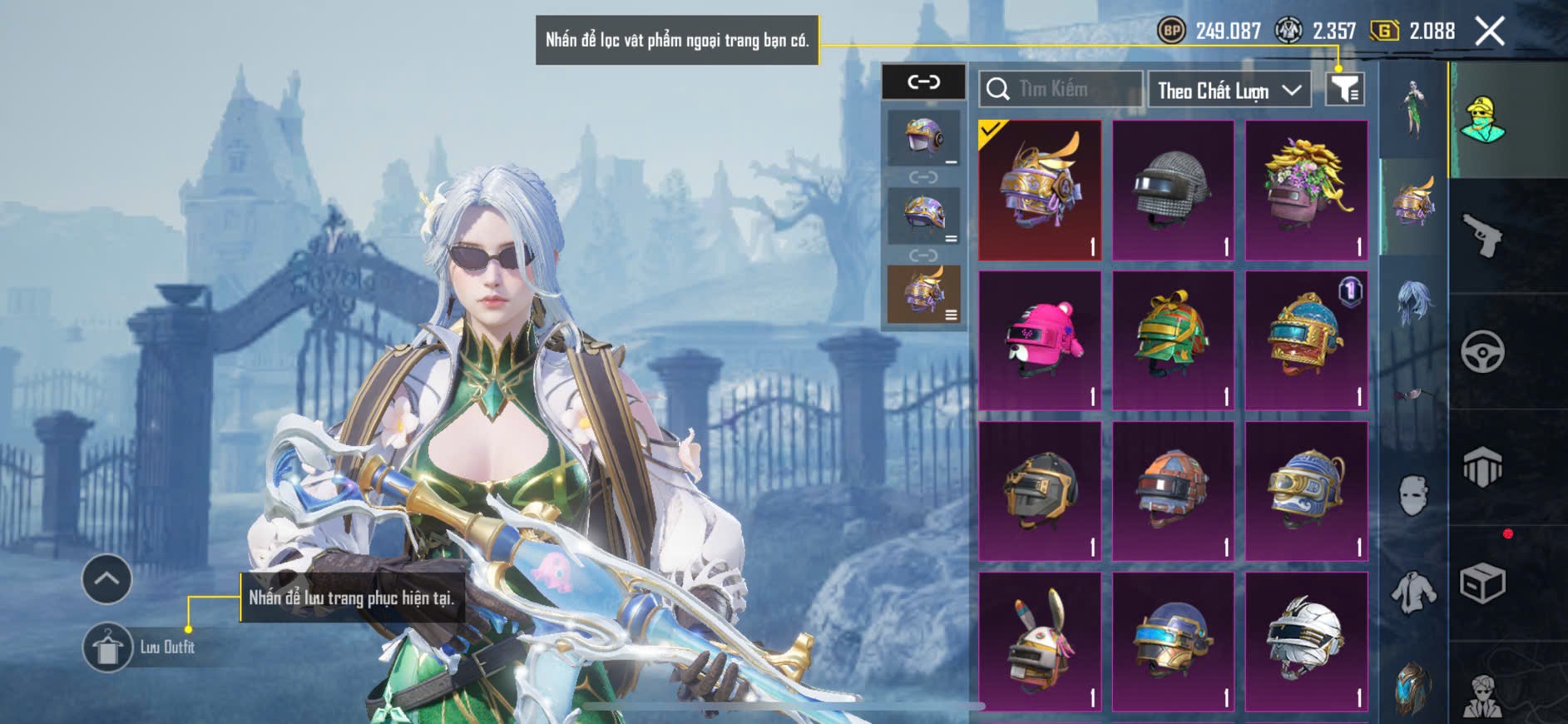Image resolution: width=1568 pixels, height=724 pixels.
Task: Close the inventory with the X button
Action: coord(1489,32)
